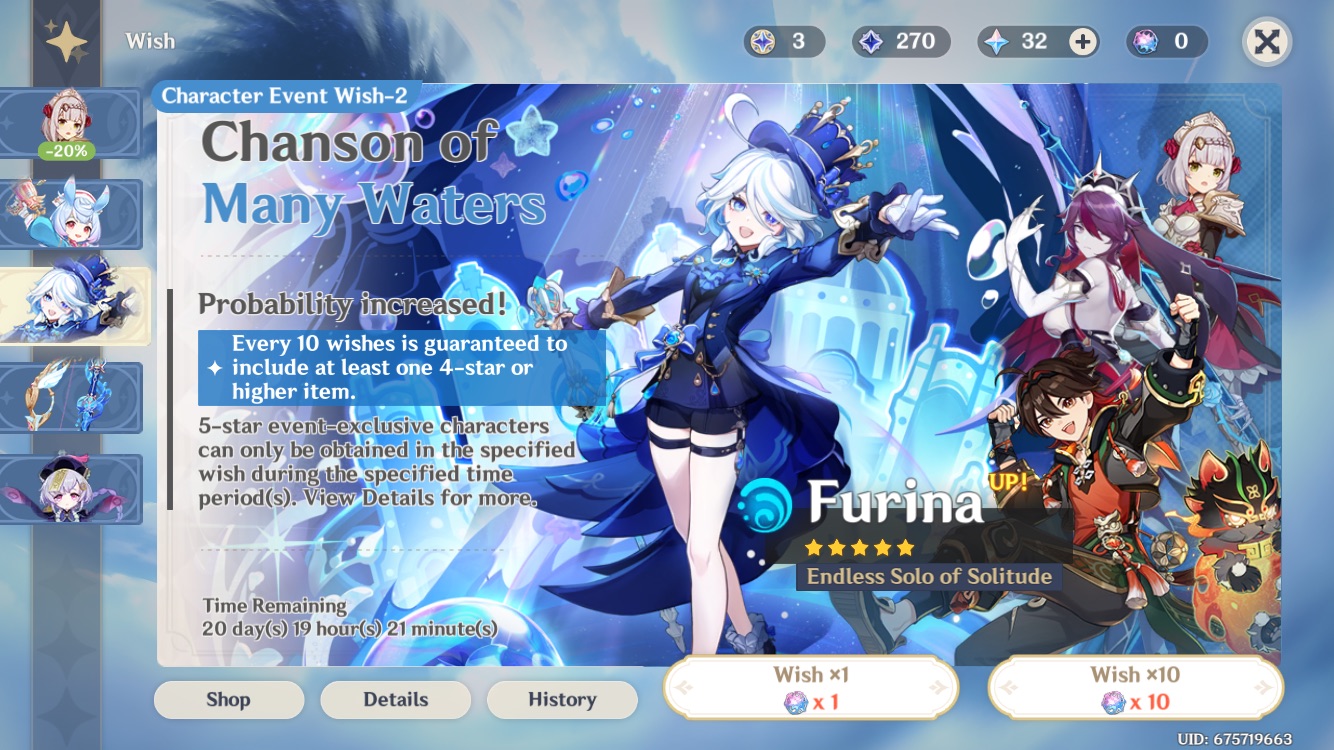Perform a single Wish ×1
The height and width of the screenshot is (750, 1334).
[810, 686]
